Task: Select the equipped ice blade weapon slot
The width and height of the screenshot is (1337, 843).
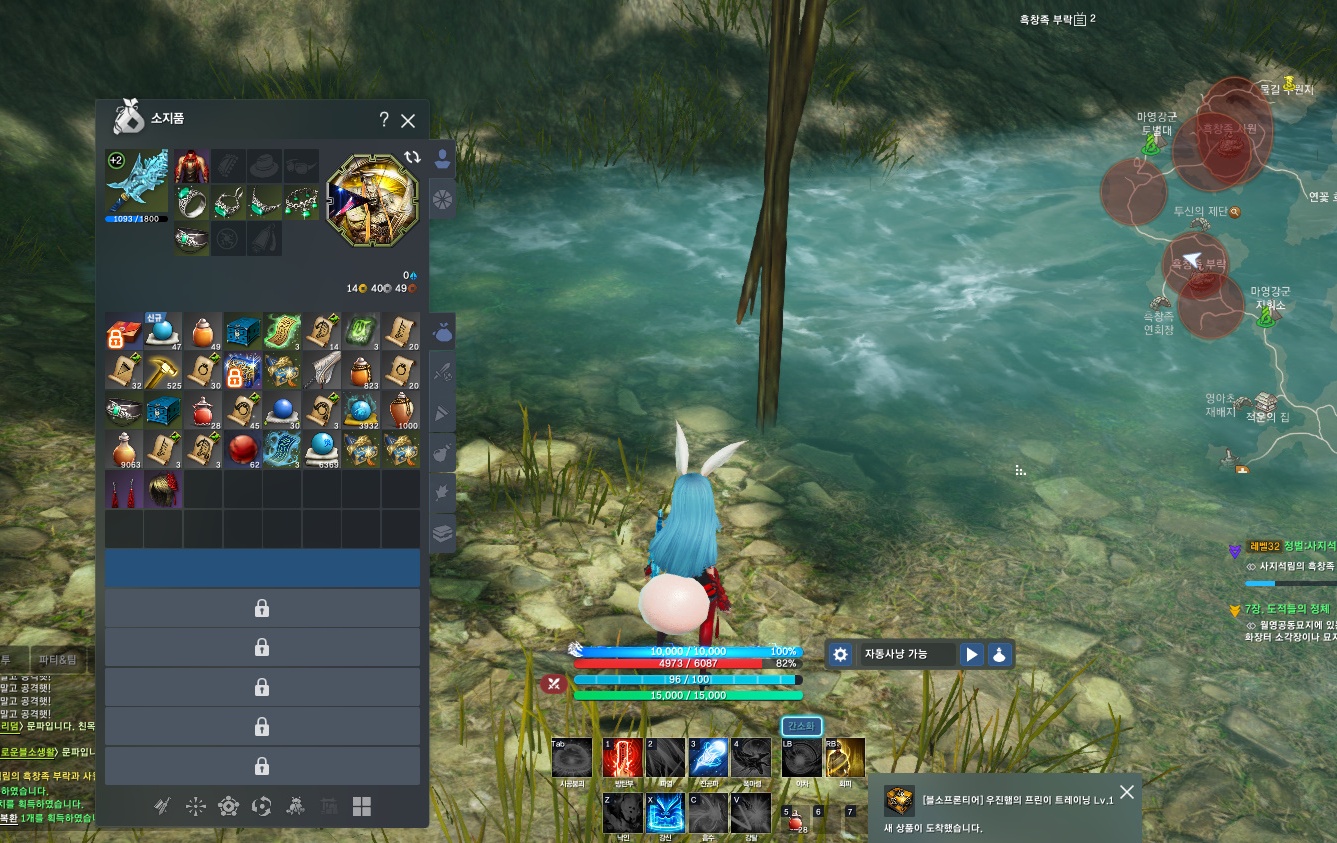Action: pyautogui.click(x=138, y=182)
